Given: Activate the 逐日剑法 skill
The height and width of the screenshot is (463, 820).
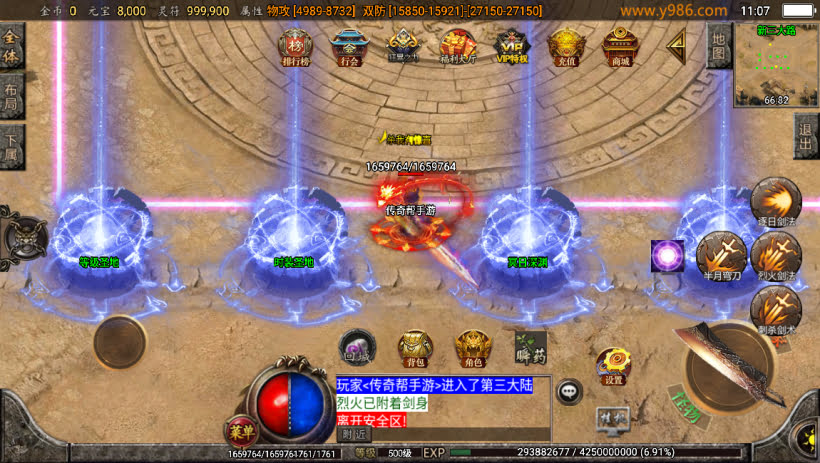Looking at the screenshot, I should click(774, 199).
